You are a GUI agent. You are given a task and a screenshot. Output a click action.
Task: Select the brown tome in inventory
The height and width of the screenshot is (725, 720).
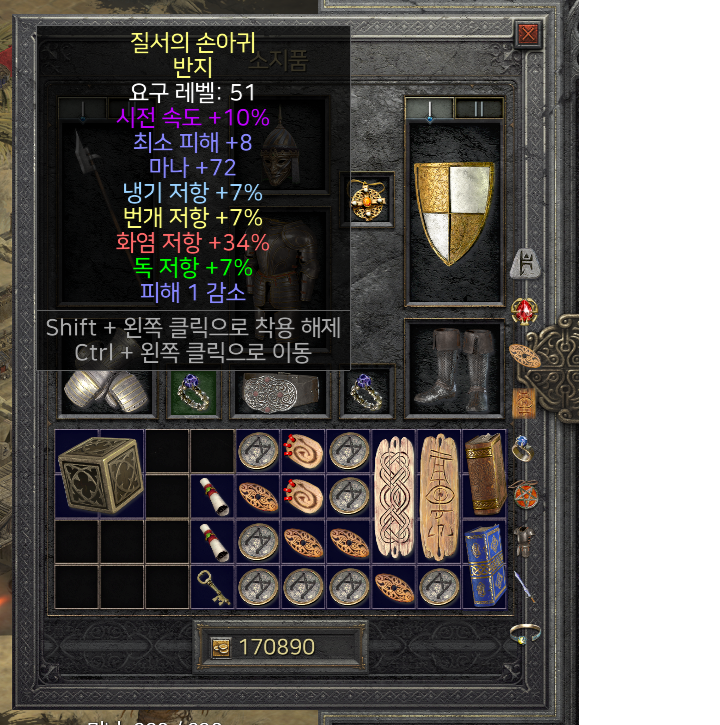point(484,473)
